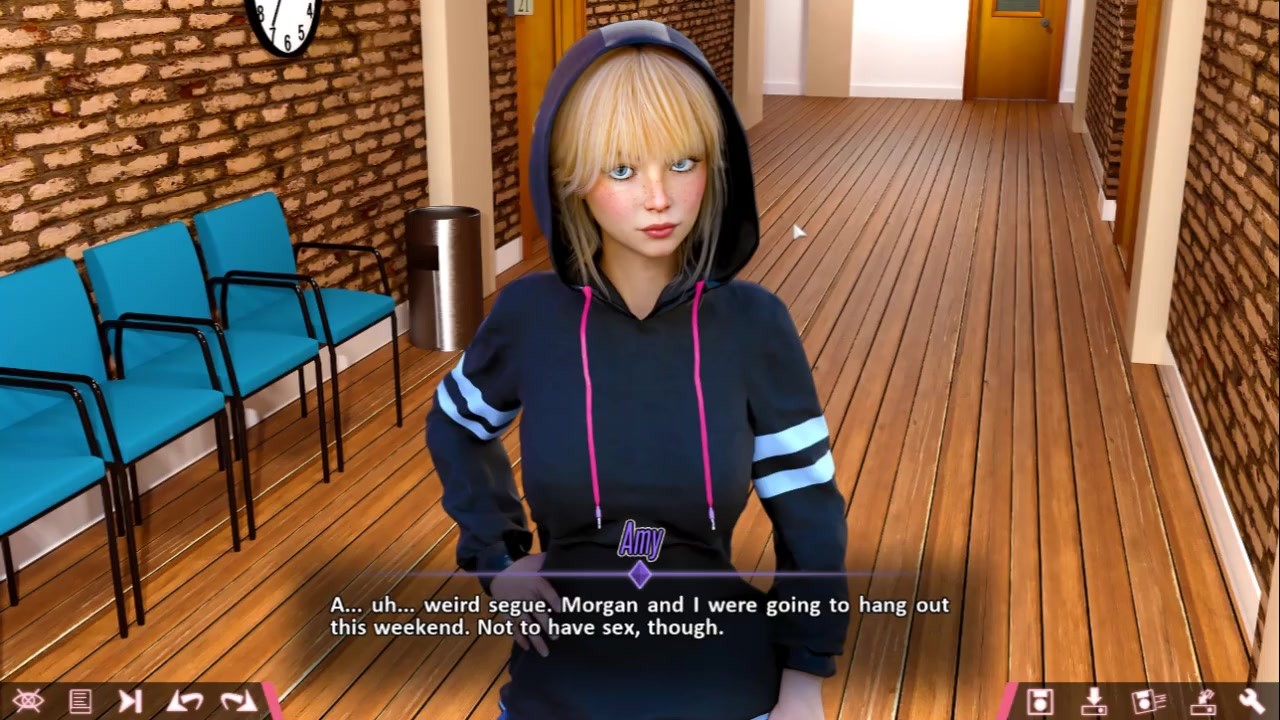Roll forward with the right curved arrow
Image resolution: width=1280 pixels, height=720 pixels.
[x=238, y=701]
